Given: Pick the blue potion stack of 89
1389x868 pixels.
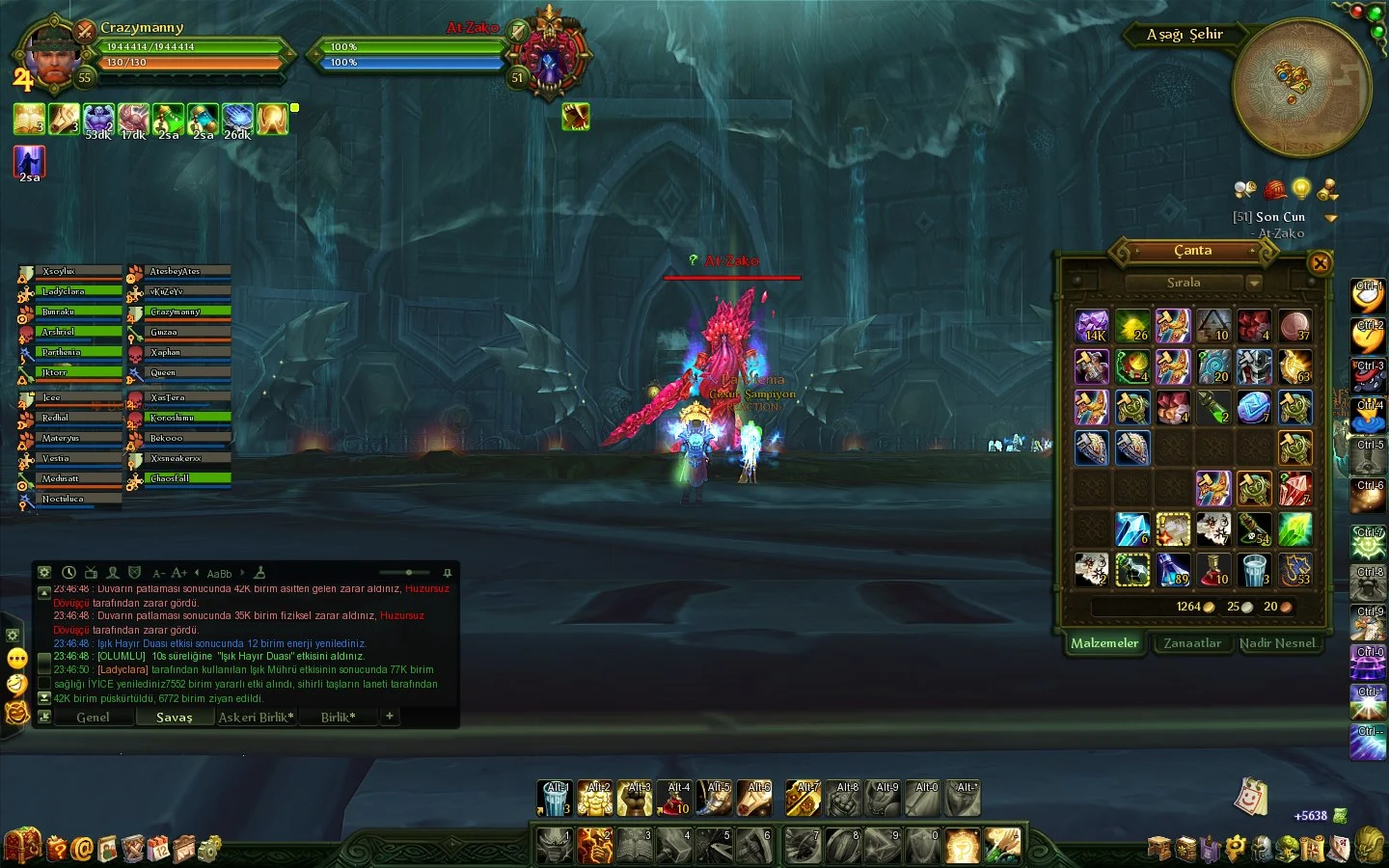Looking at the screenshot, I should pyautogui.click(x=1173, y=569).
